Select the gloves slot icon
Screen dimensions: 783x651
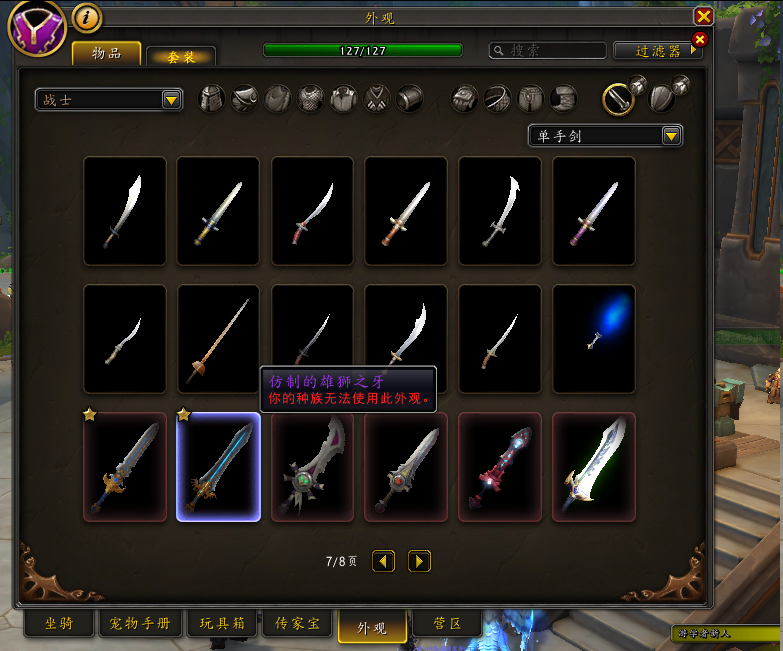[x=465, y=98]
